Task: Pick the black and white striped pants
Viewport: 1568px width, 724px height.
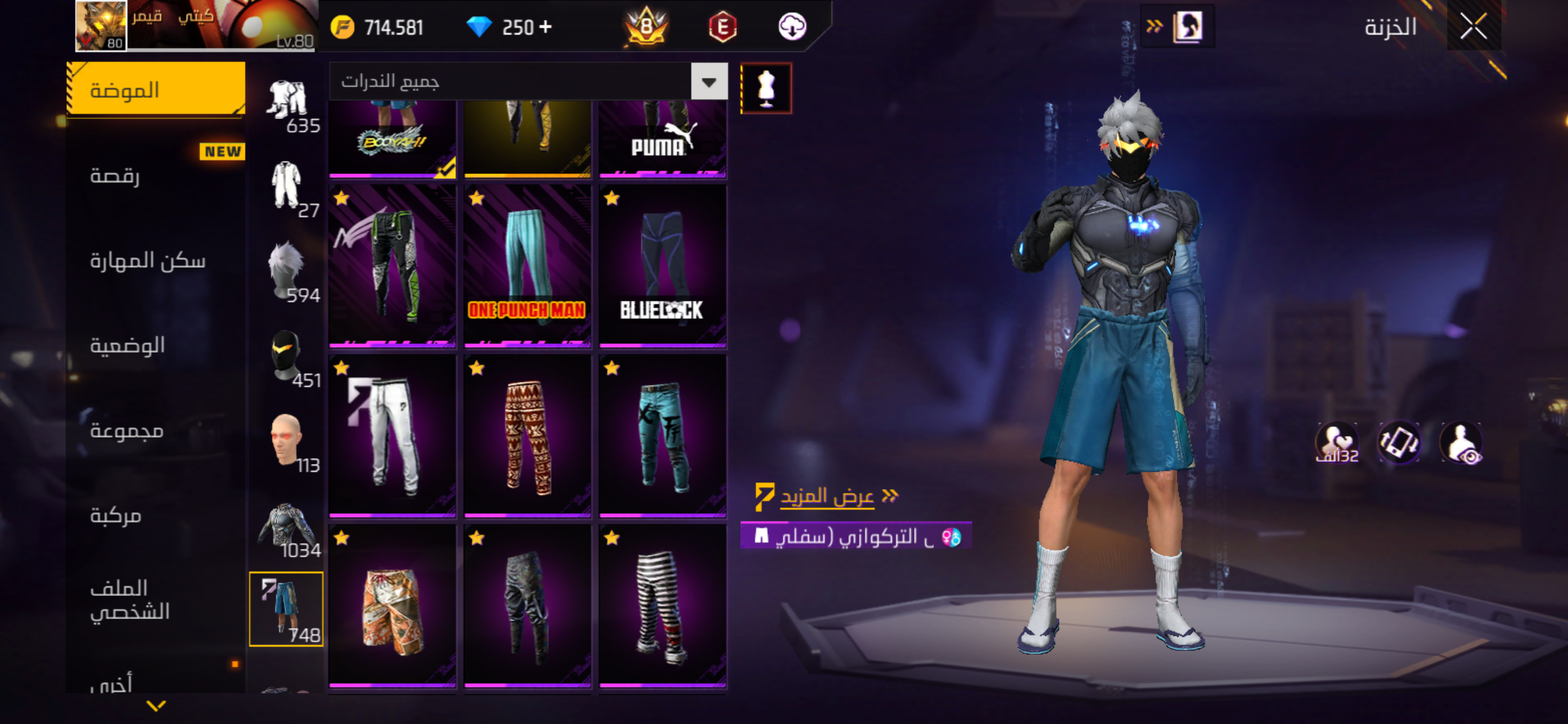Action: [662, 606]
